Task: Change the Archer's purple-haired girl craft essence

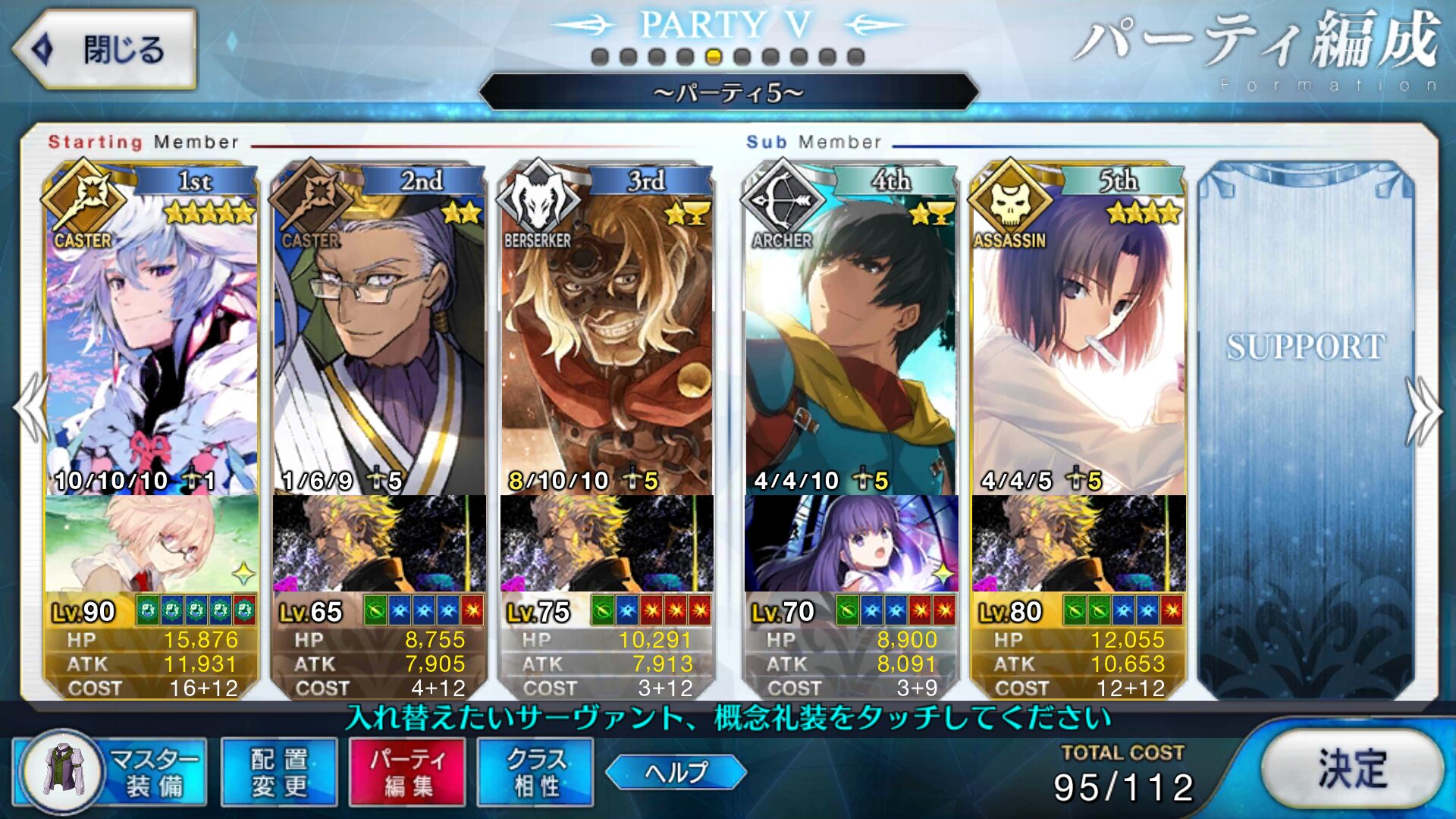Action: [x=851, y=543]
